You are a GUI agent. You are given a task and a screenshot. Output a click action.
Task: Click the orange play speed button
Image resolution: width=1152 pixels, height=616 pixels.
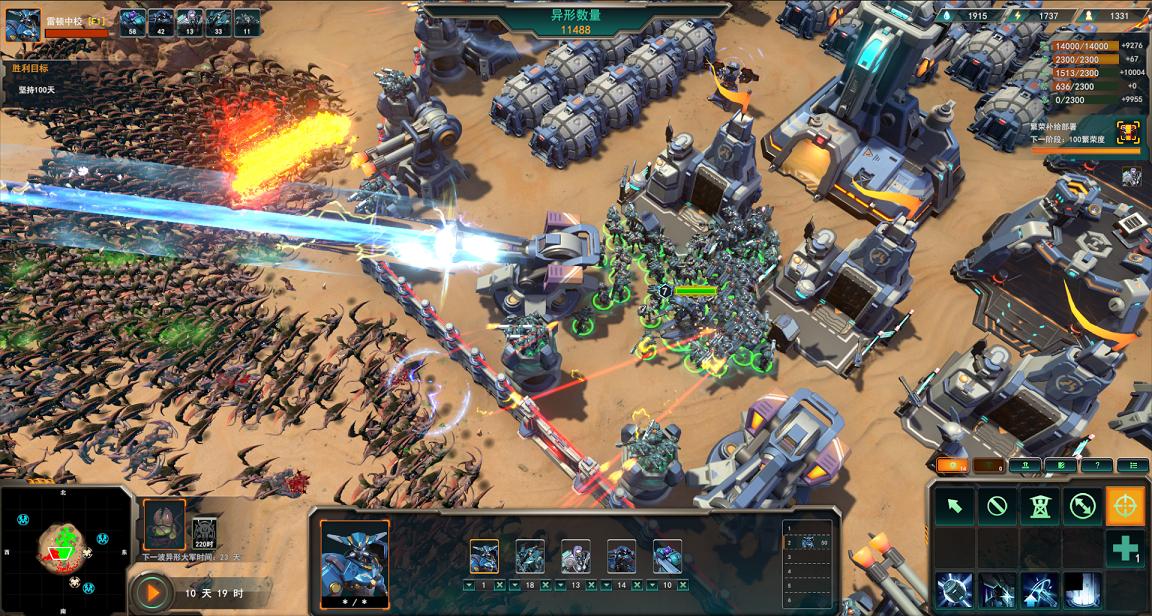click(x=153, y=592)
